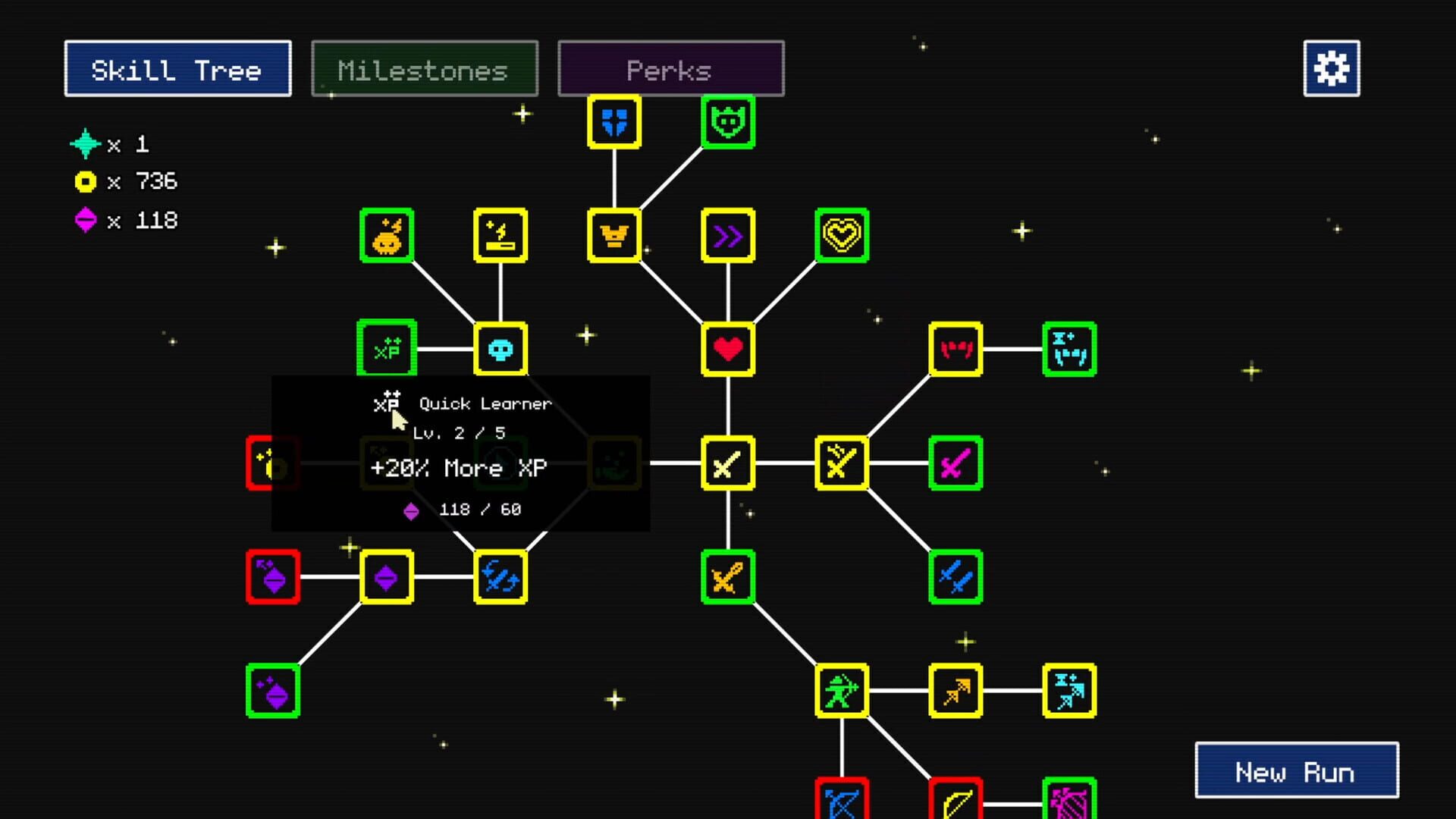The height and width of the screenshot is (819, 1456).
Task: Click the cyan skull node
Action: point(500,349)
